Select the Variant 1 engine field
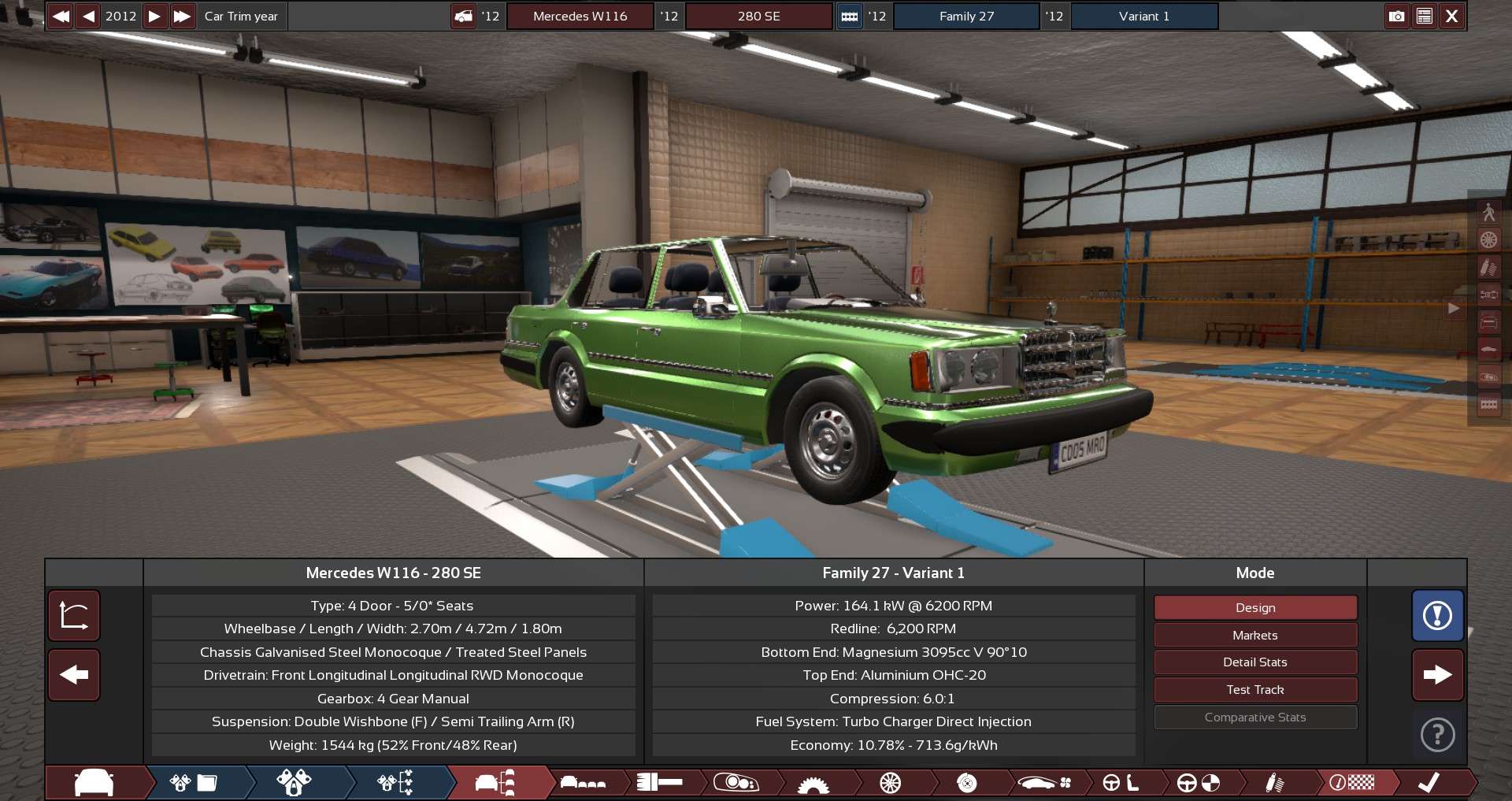This screenshot has height=801, width=1512. tap(1143, 16)
